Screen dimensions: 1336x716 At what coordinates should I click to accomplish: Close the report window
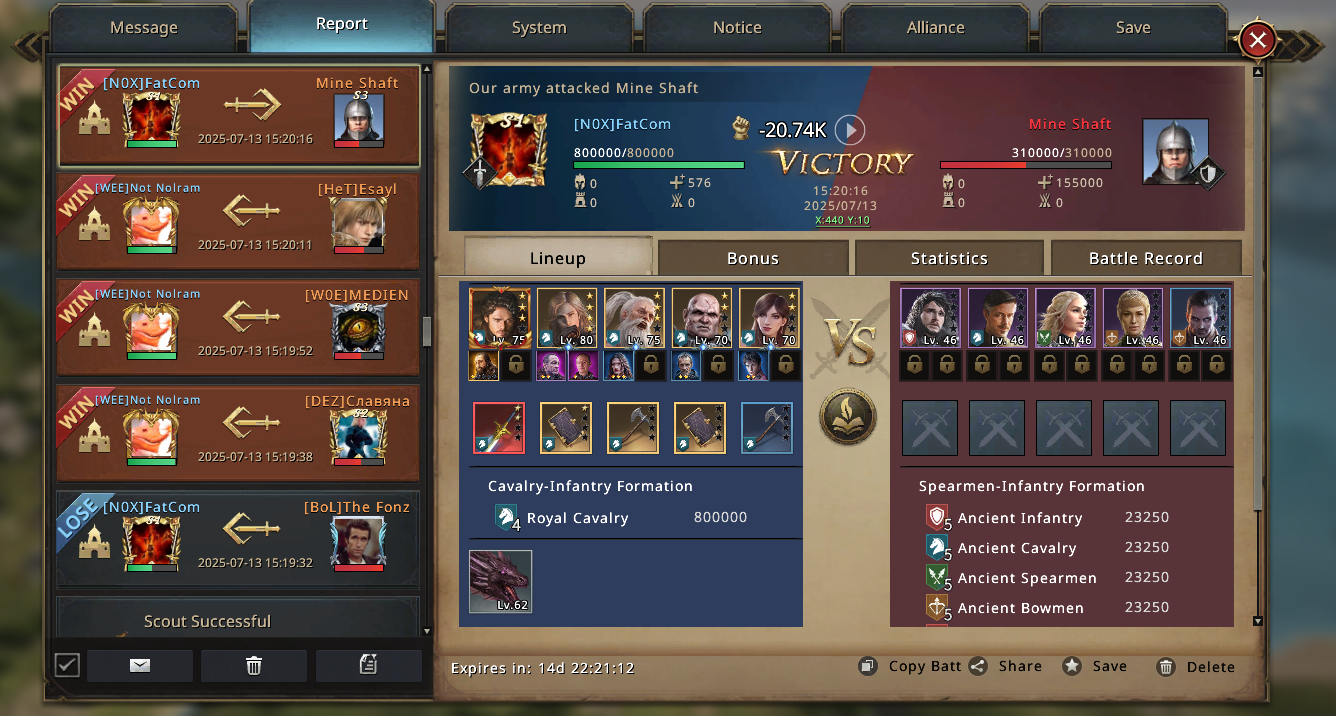point(1258,41)
